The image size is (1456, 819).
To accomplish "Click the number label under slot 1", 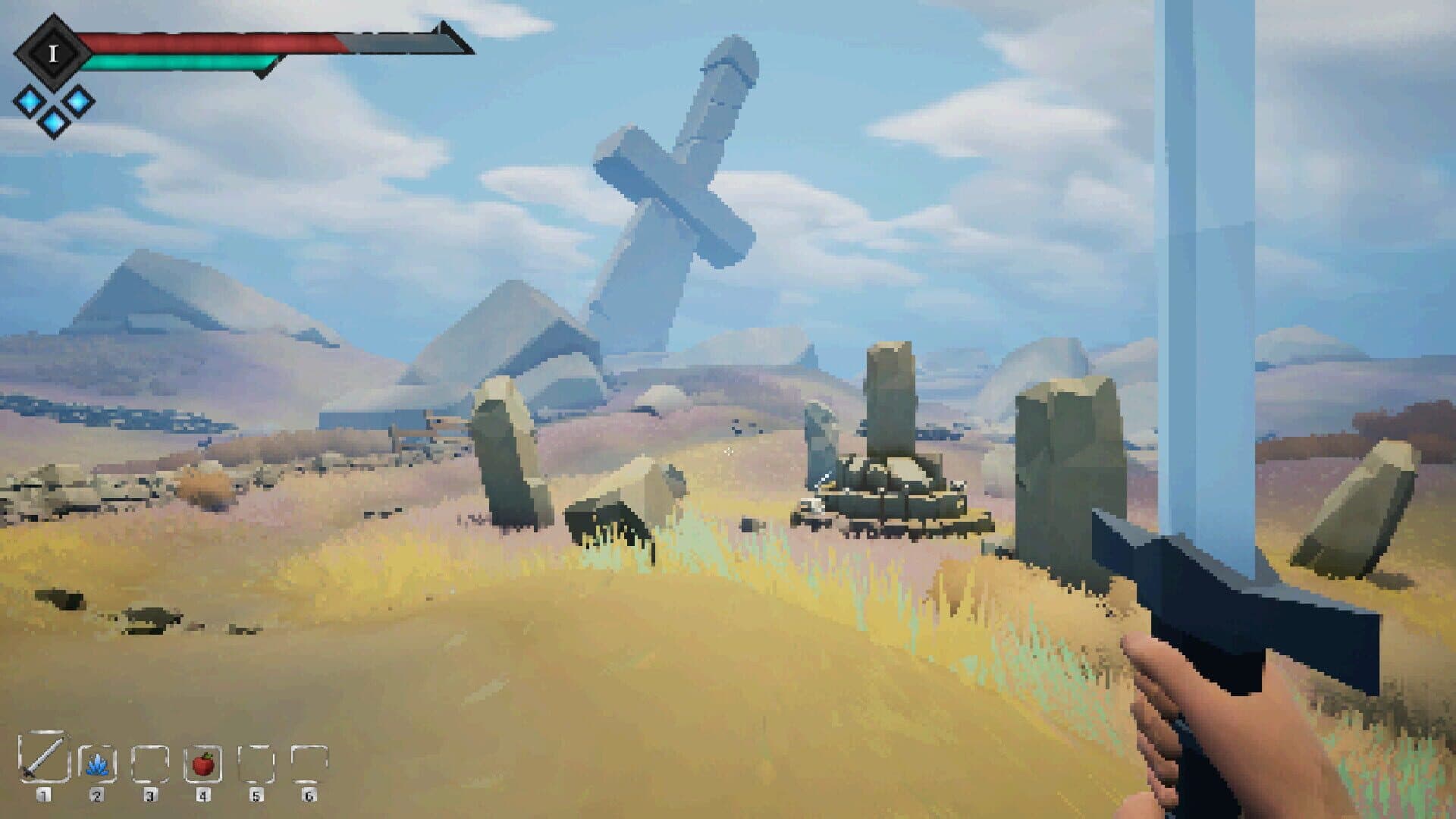I will [43, 796].
